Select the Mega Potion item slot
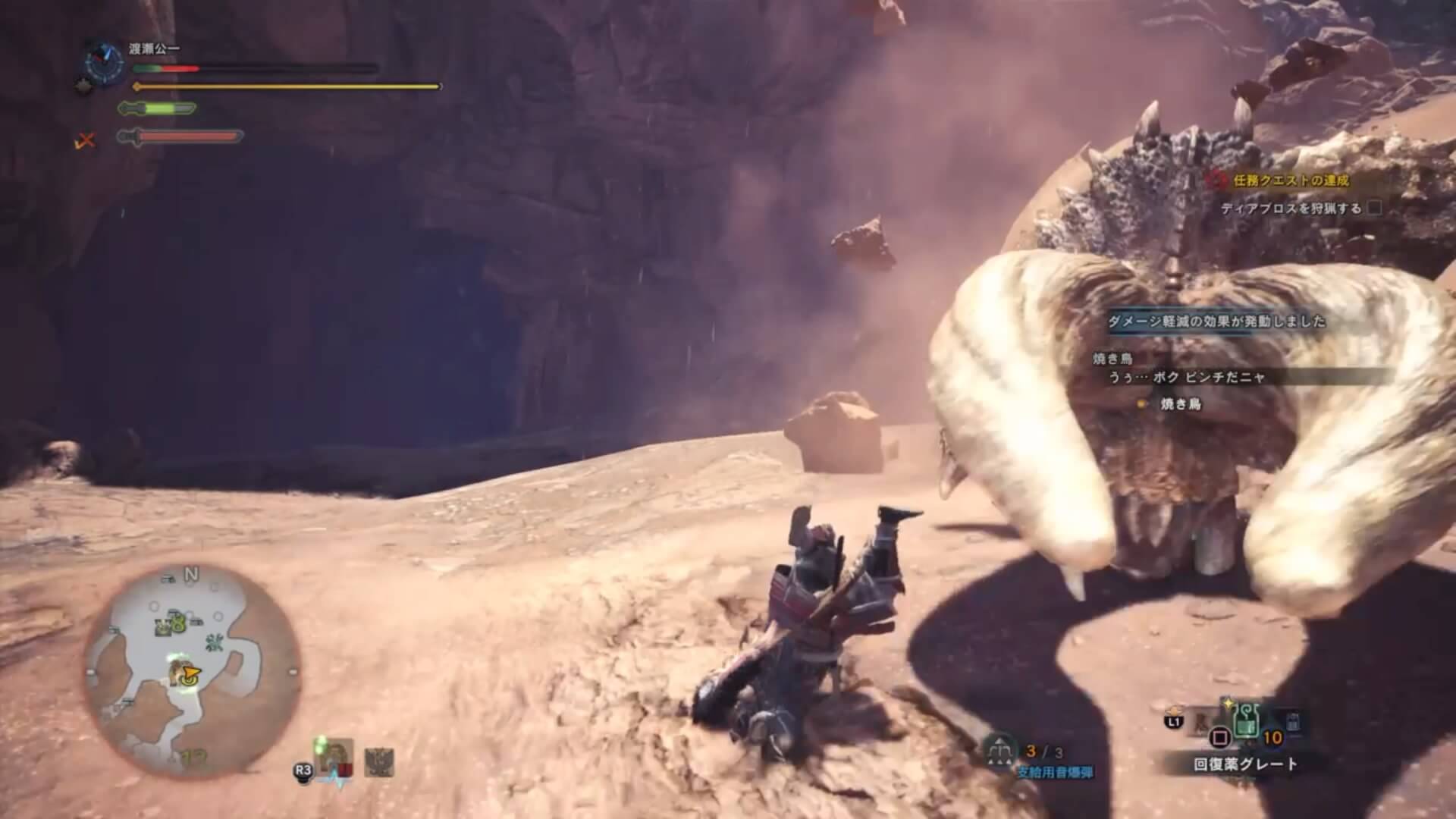This screenshot has height=819, width=1456. (1247, 721)
